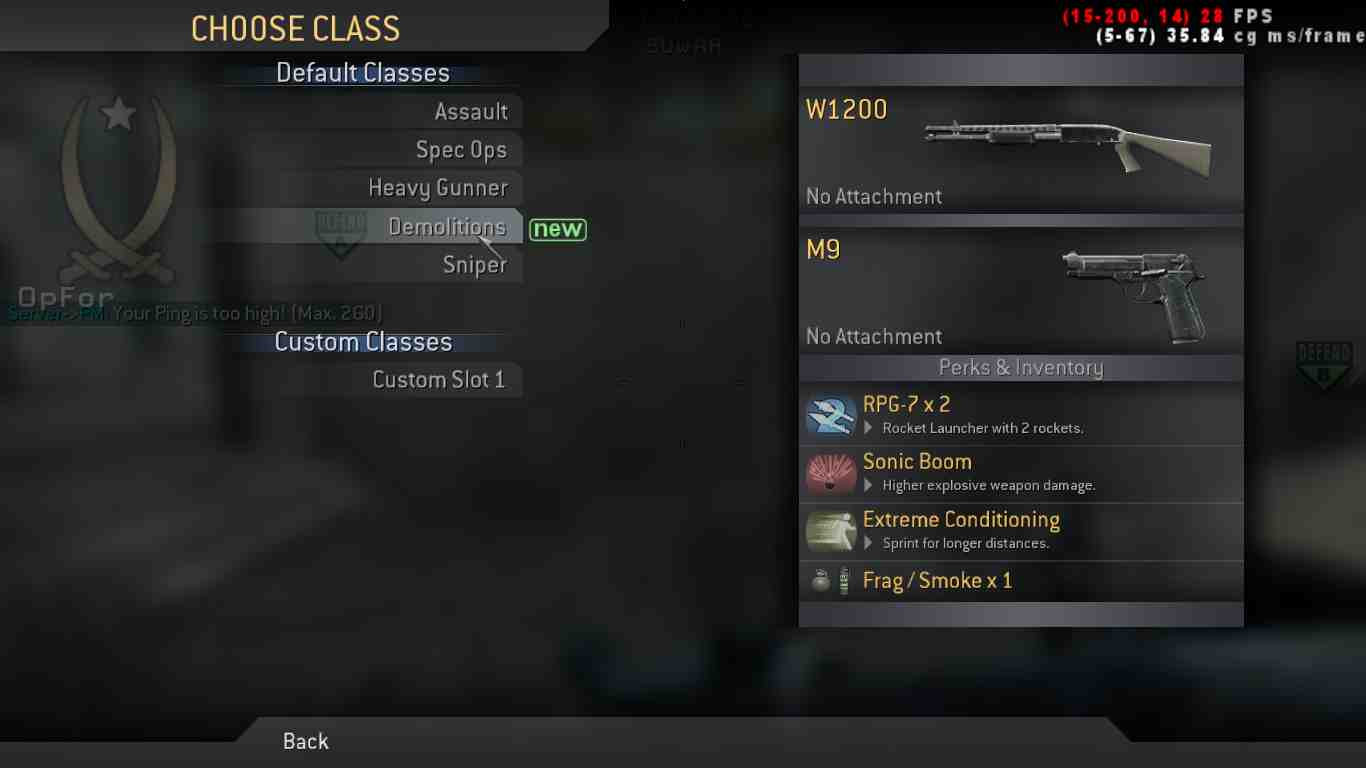The height and width of the screenshot is (768, 1366).
Task: Click the RPG-7 rocket launcher perk icon
Action: pos(830,414)
